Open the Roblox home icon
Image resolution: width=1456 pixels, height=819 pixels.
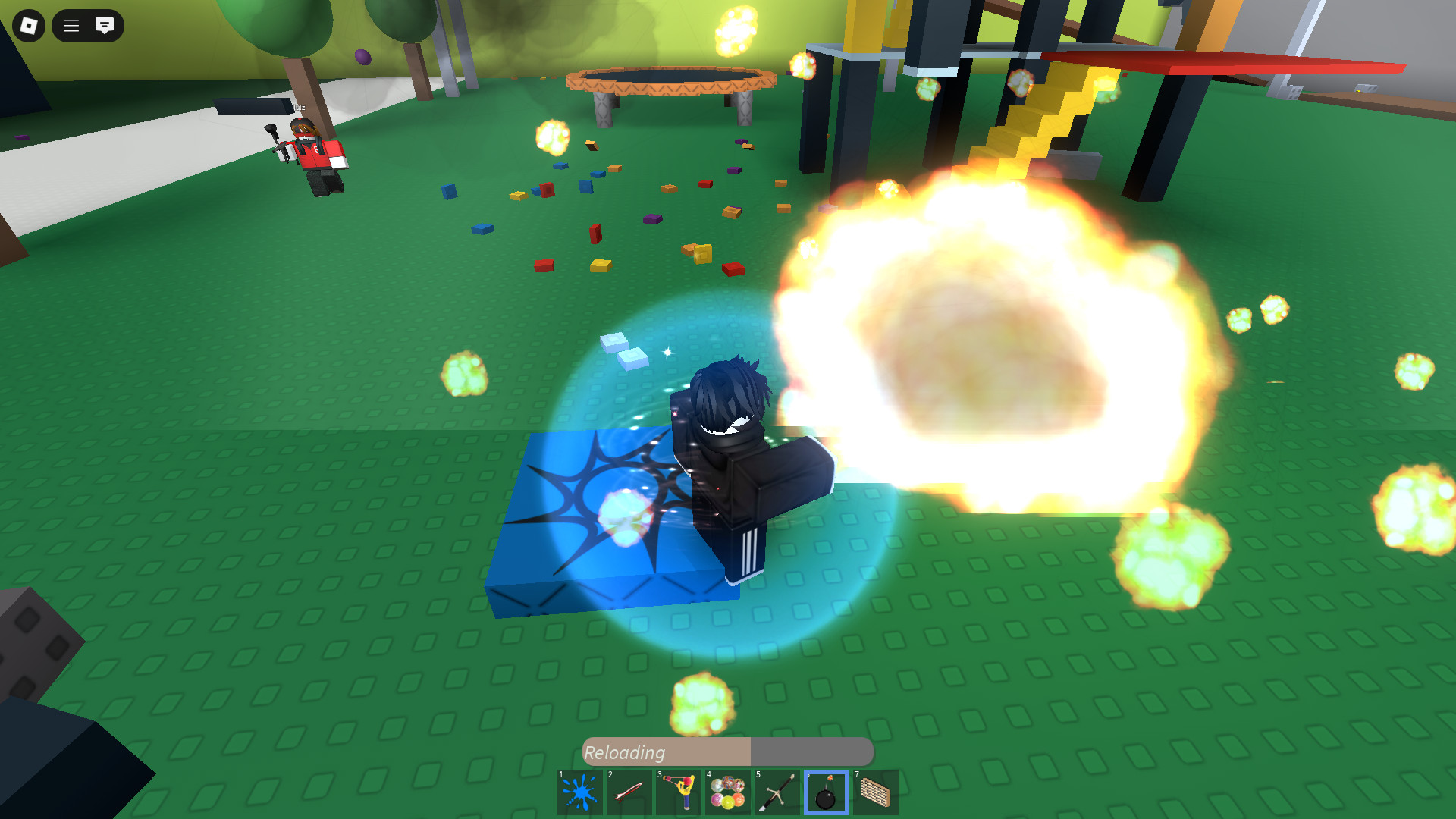(28, 26)
